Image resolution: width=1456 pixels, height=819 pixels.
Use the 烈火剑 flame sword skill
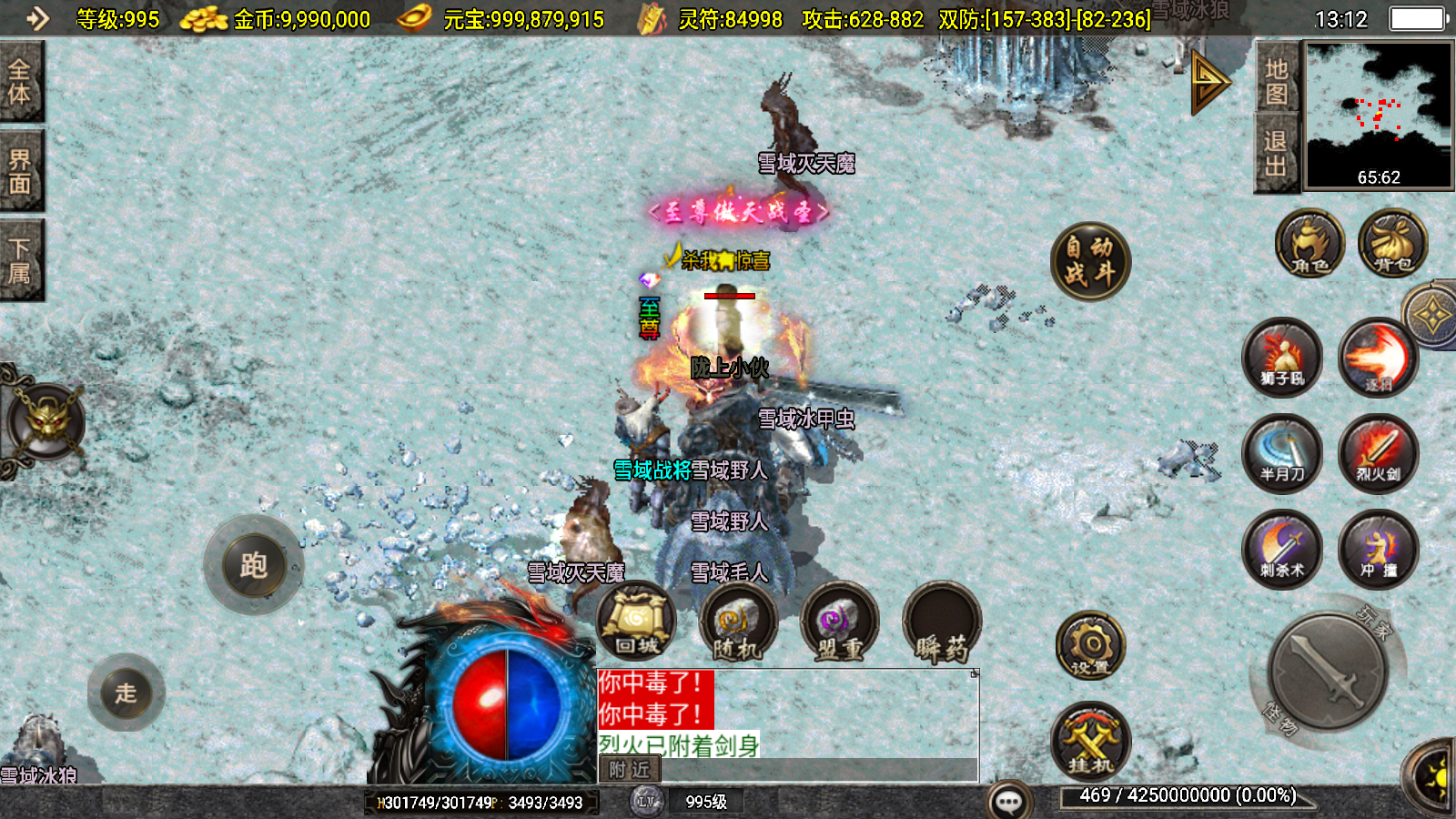[1378, 453]
